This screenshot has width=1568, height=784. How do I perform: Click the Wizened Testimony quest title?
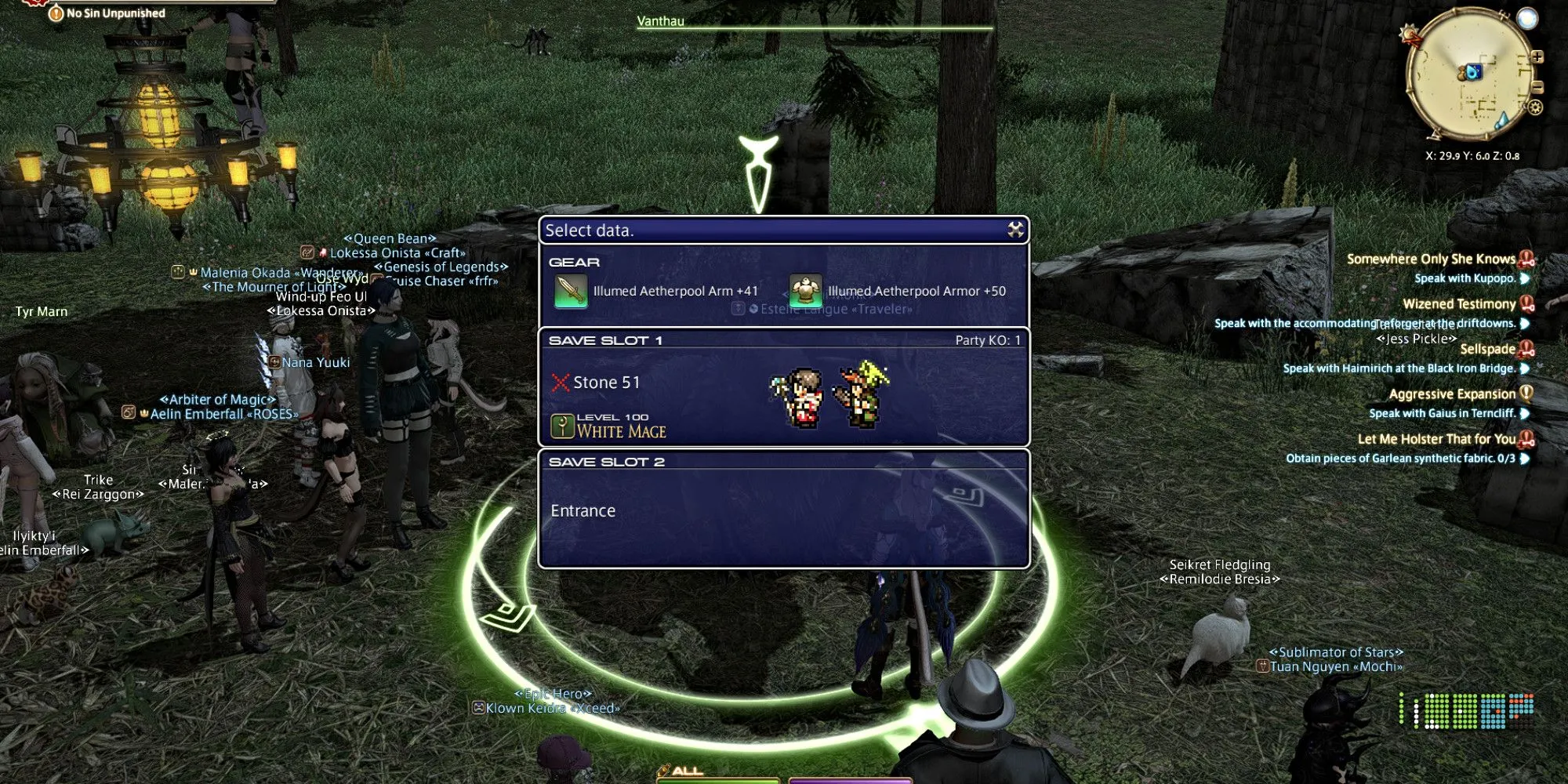[x=1458, y=303]
